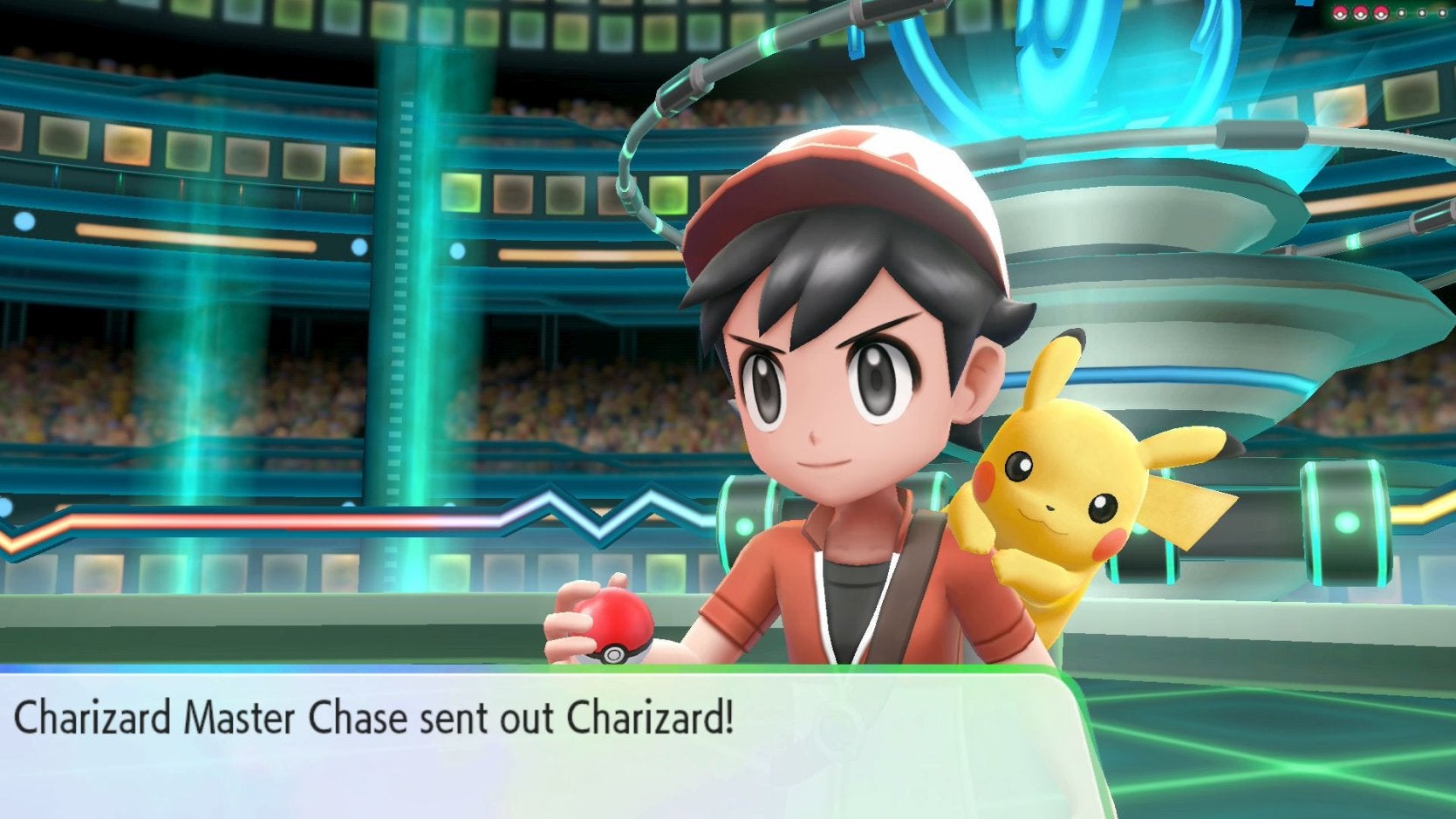Select the first Poké Ball party icon
The width and height of the screenshot is (1456, 819).
[x=1339, y=13]
